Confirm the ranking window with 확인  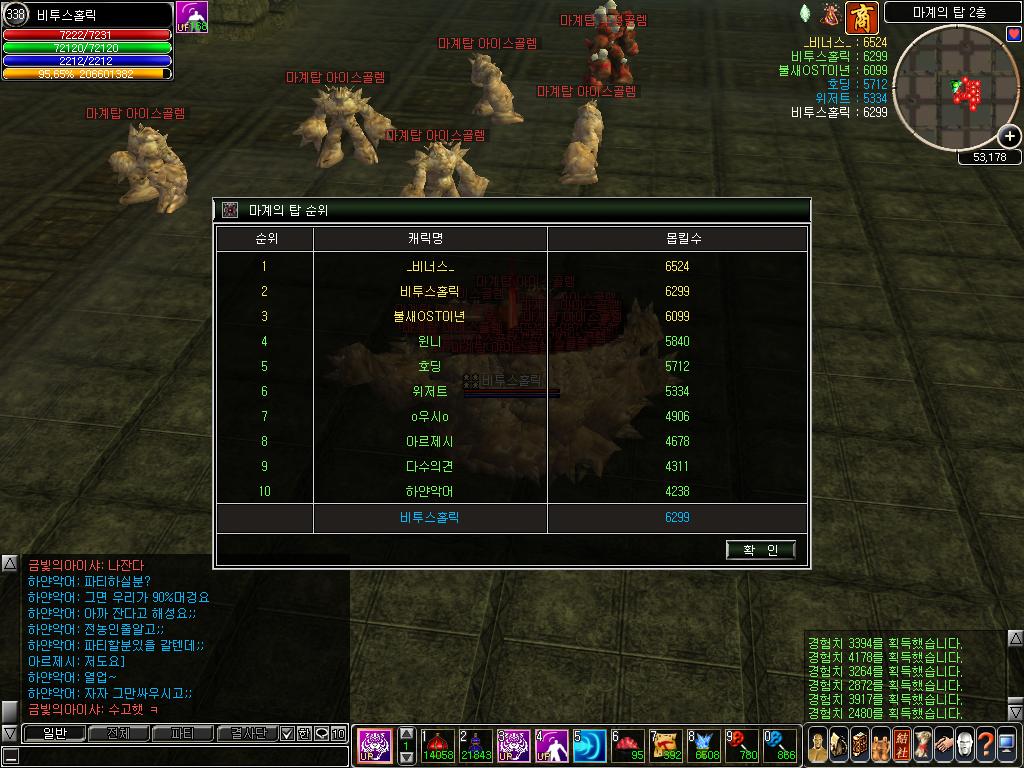click(761, 550)
